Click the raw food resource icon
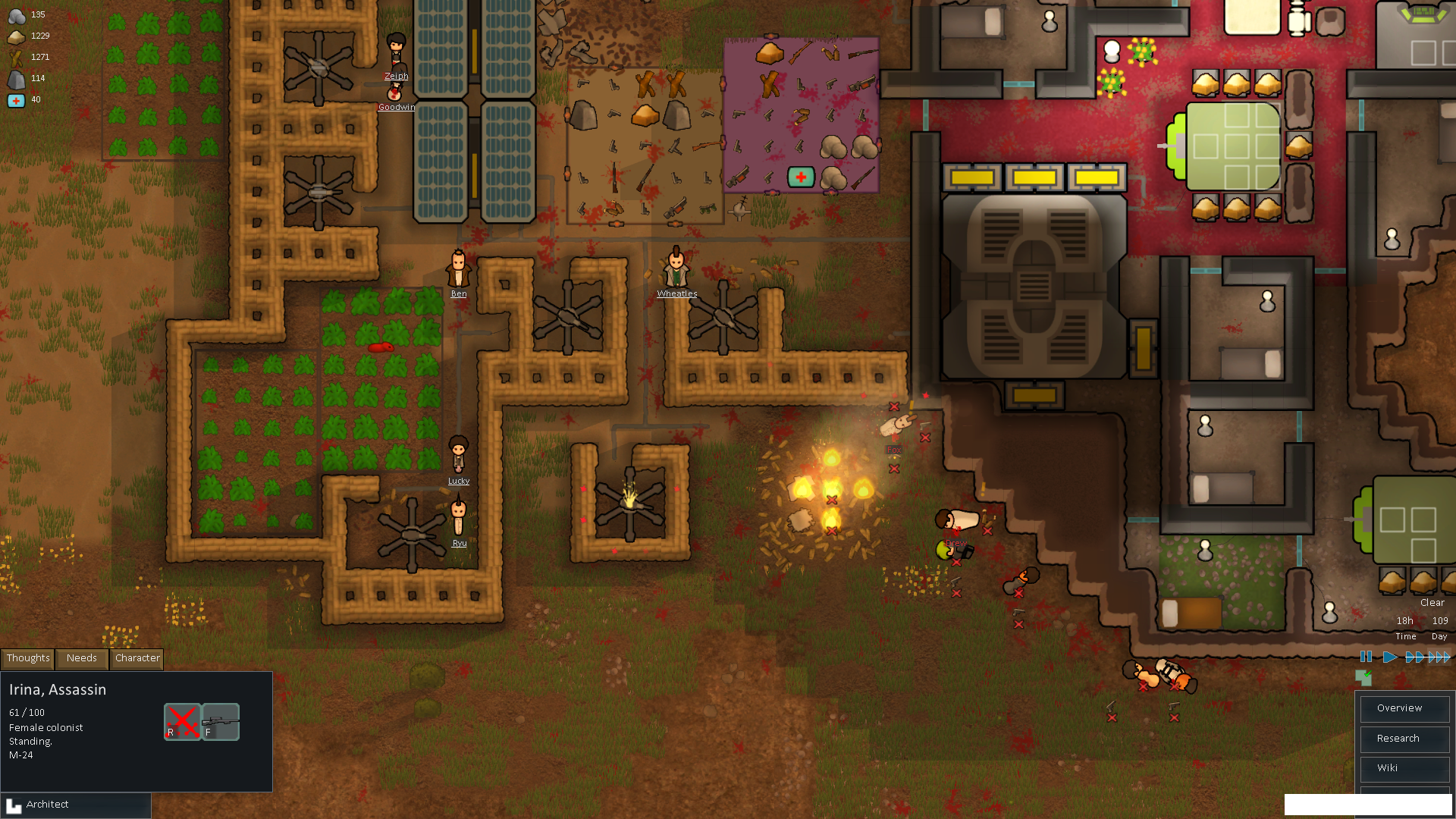This screenshot has height=819, width=1456. 17,36
